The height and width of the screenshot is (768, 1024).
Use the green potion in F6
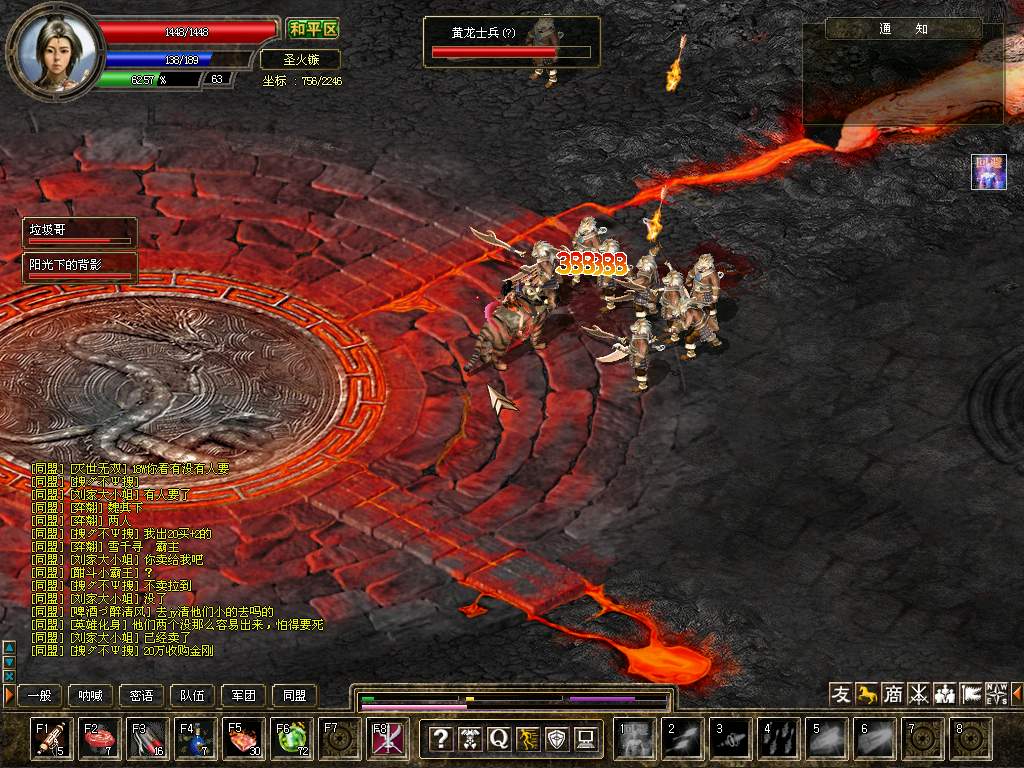[291, 738]
